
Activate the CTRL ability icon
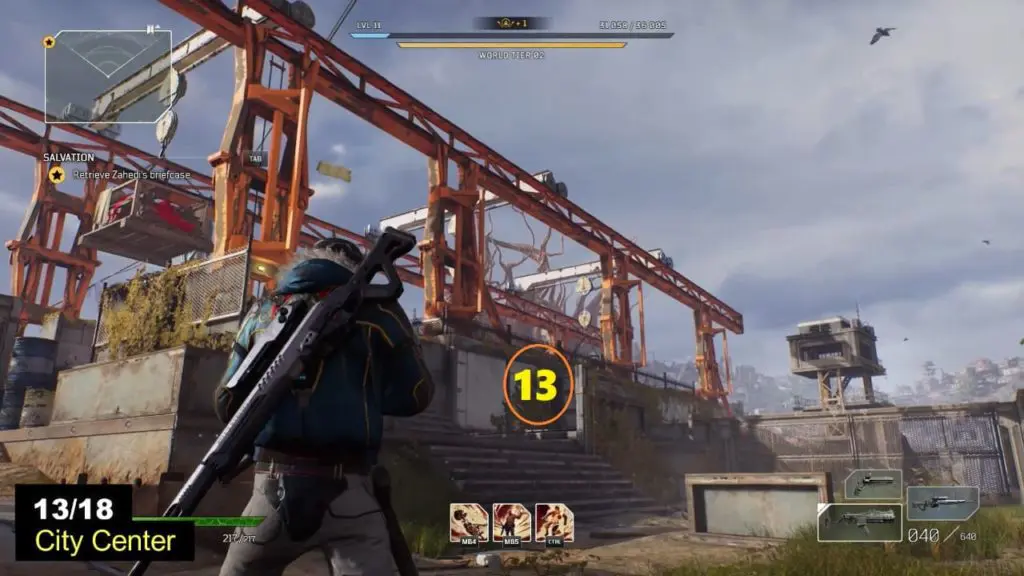[554, 522]
